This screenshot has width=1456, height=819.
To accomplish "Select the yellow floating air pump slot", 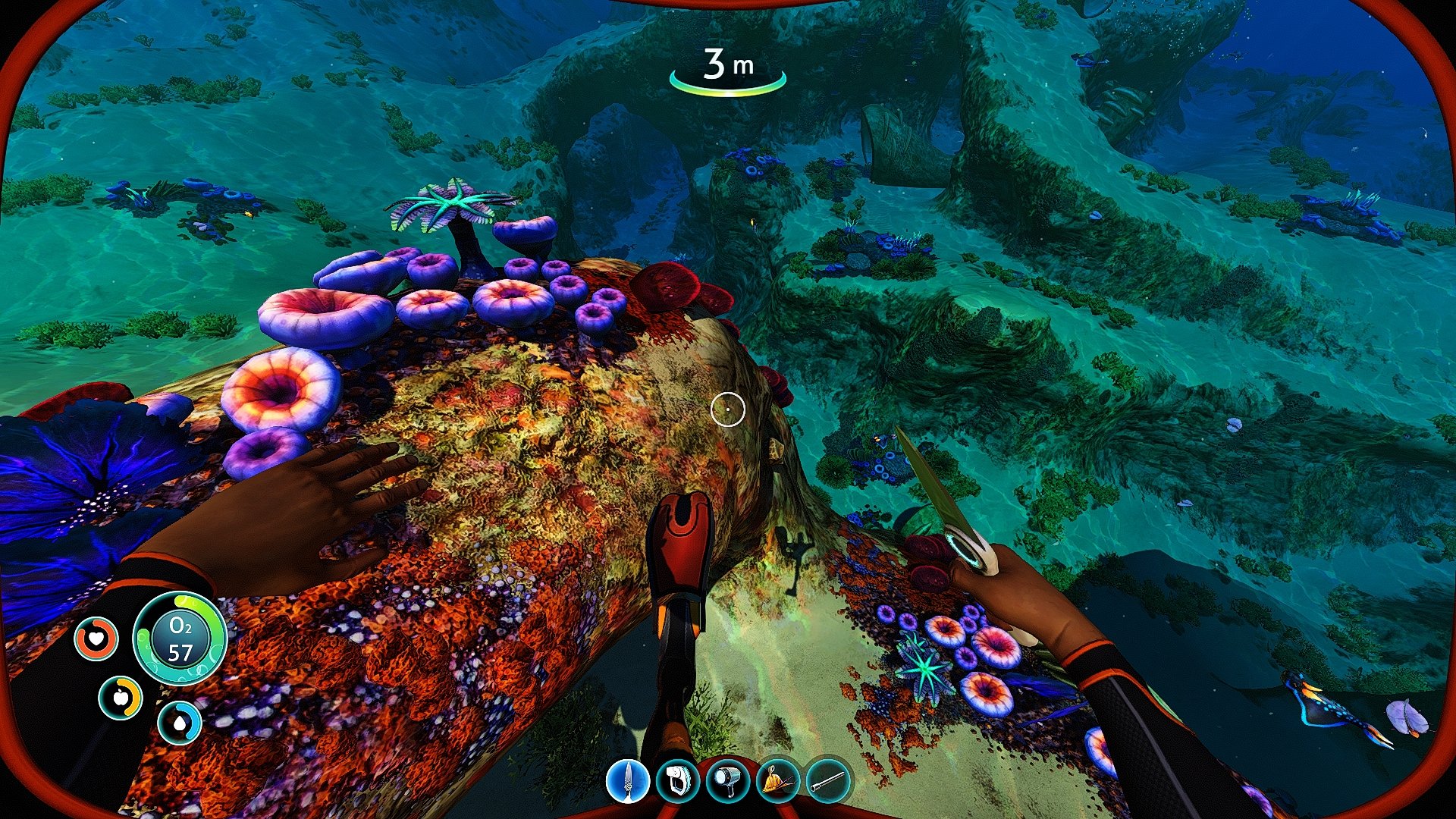I will [x=777, y=780].
